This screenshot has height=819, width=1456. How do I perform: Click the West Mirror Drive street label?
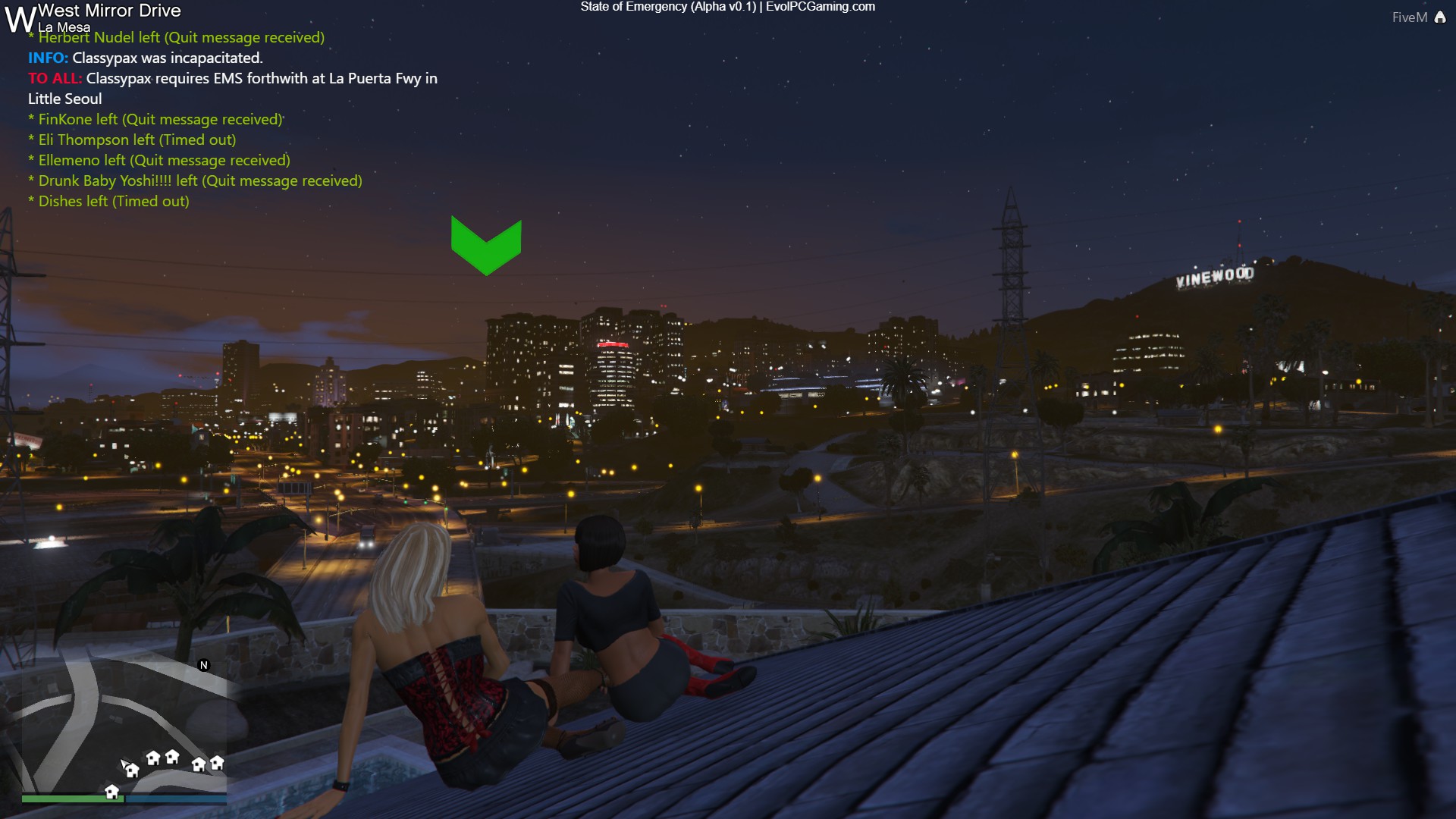coord(109,11)
